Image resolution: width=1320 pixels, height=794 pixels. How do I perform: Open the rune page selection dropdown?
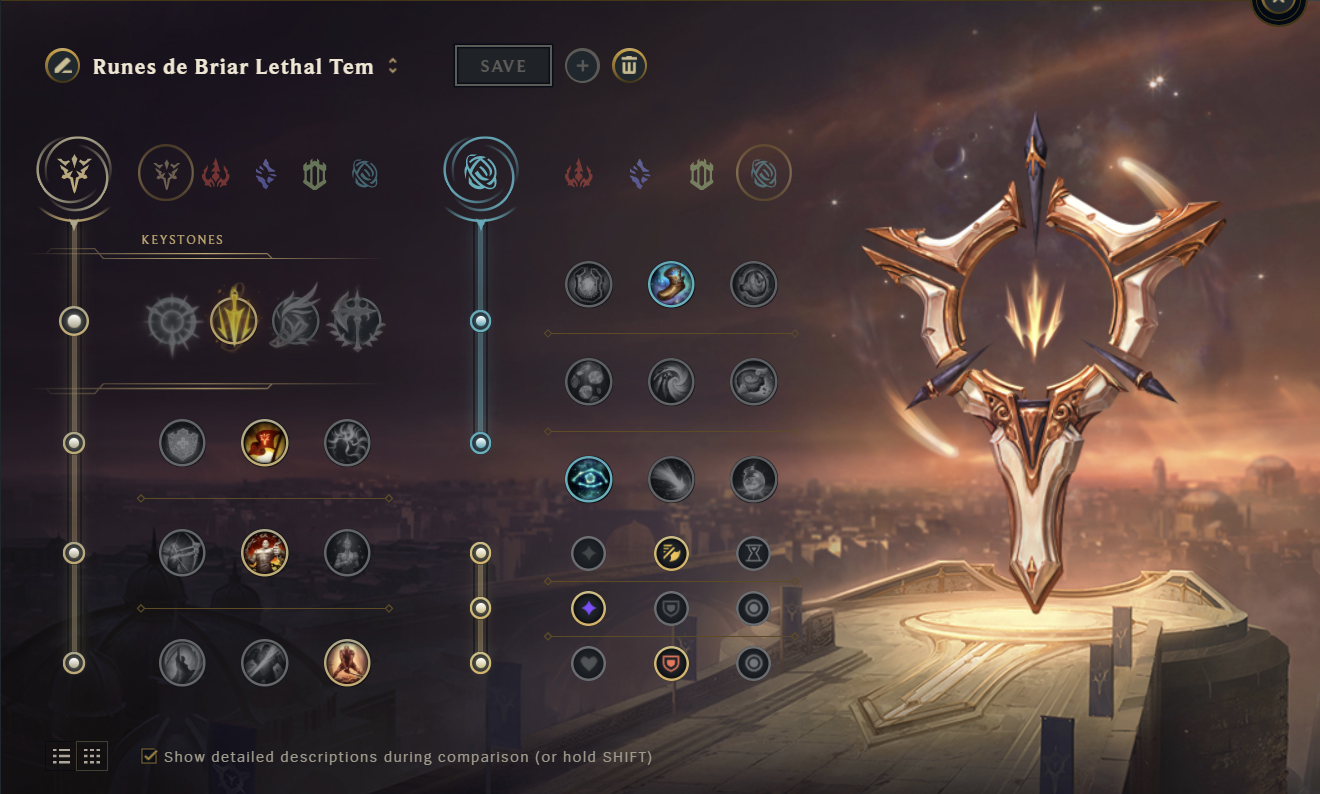[x=391, y=66]
